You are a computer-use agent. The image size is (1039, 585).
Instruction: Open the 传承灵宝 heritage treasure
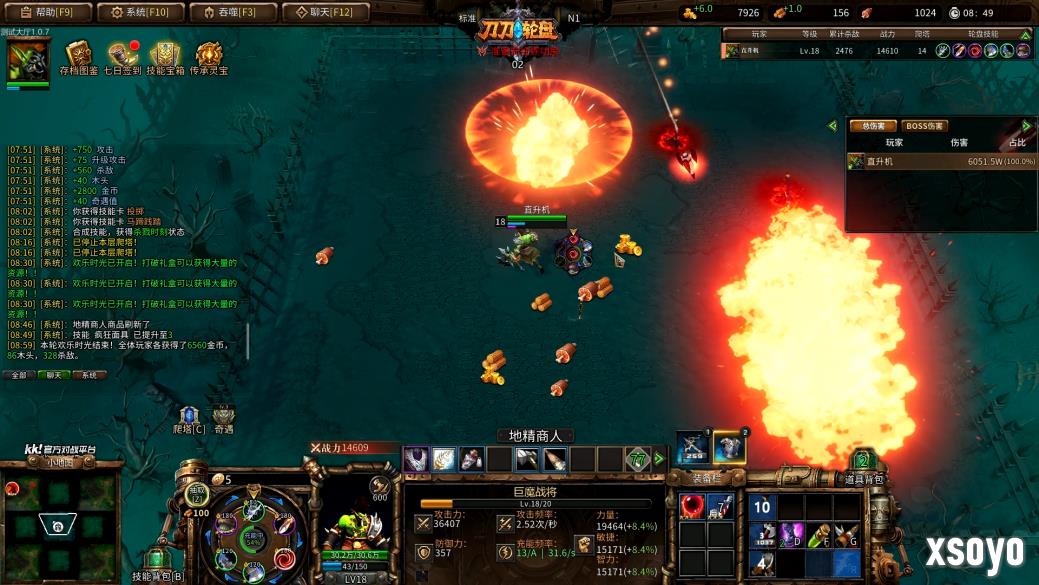(x=209, y=58)
